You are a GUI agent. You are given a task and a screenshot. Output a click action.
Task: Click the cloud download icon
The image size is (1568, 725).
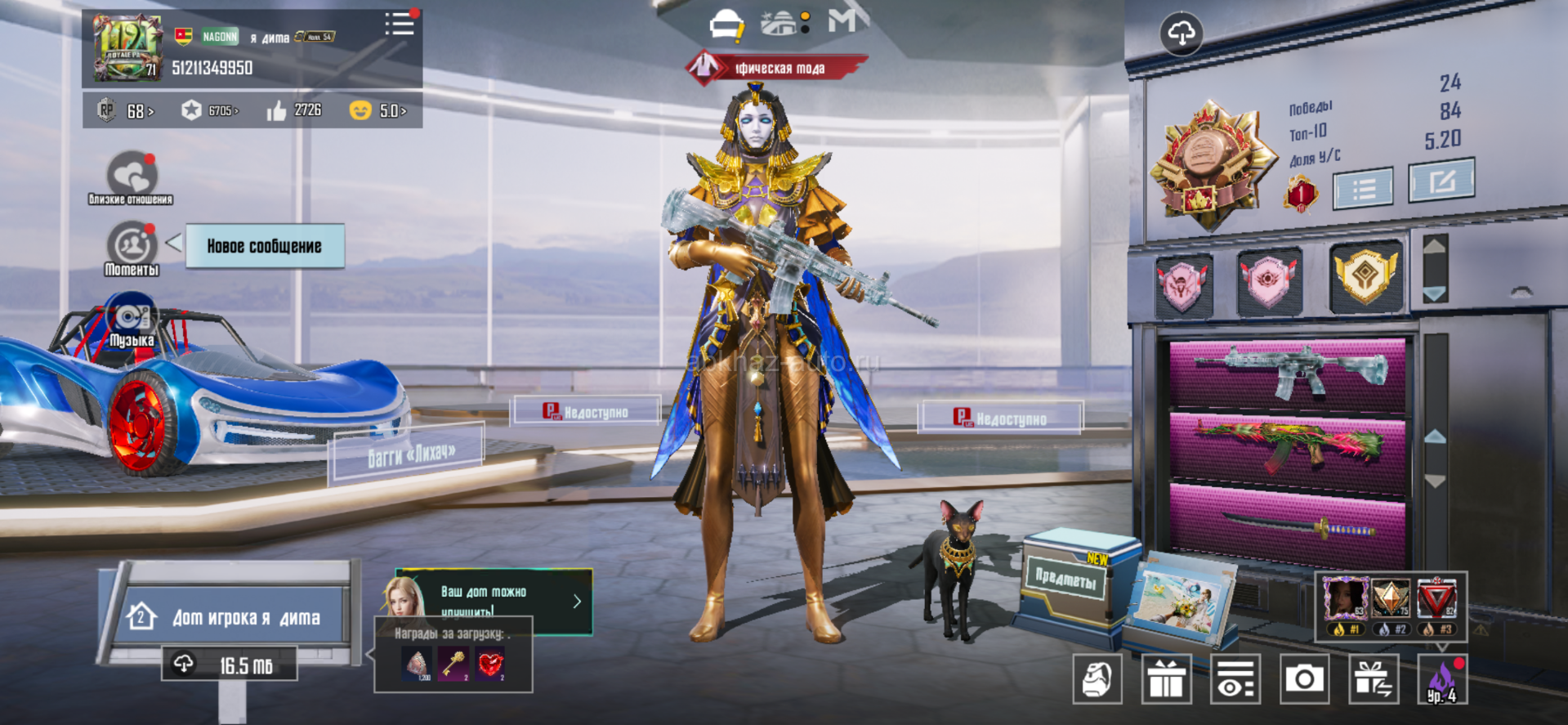tap(1181, 33)
